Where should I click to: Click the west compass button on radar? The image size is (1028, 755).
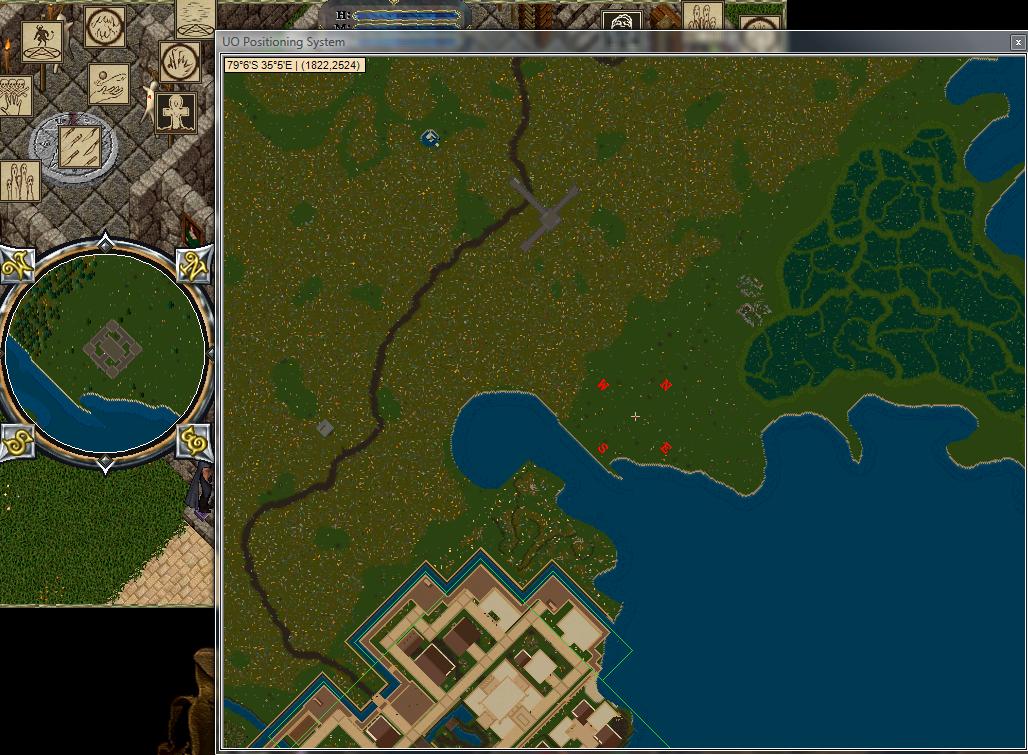tap(17, 265)
